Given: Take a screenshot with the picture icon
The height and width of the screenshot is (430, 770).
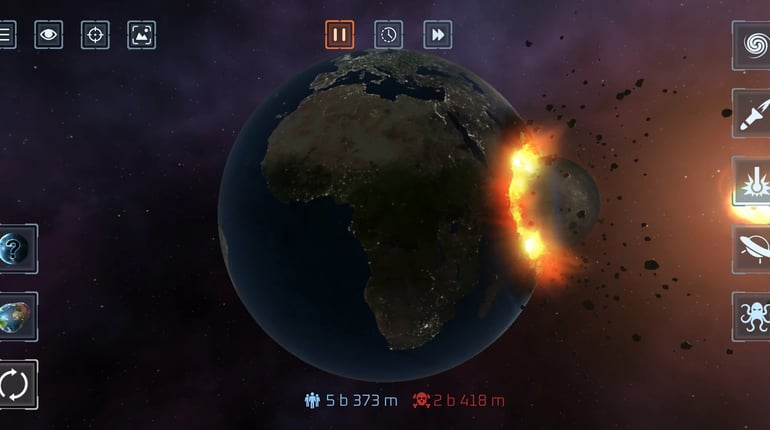Looking at the screenshot, I should point(142,35).
